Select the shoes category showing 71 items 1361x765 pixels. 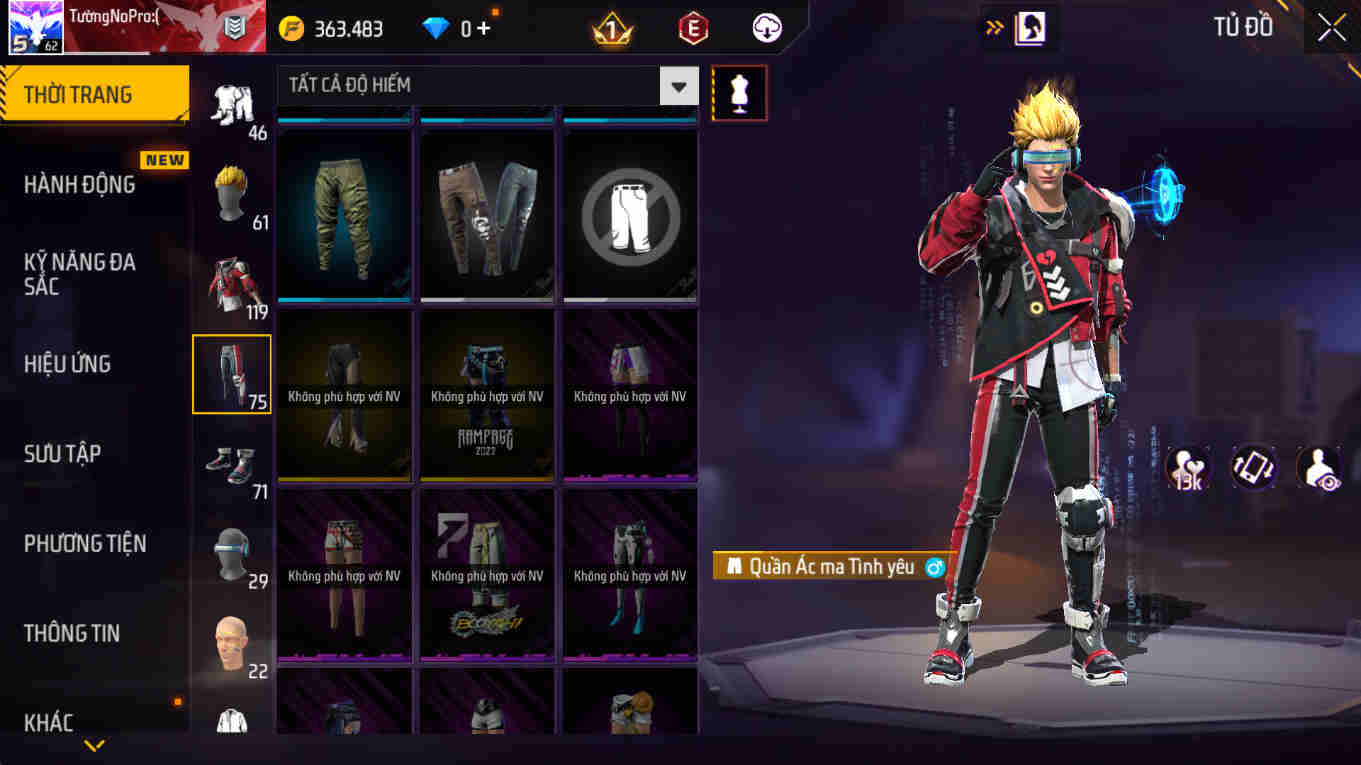[231, 462]
